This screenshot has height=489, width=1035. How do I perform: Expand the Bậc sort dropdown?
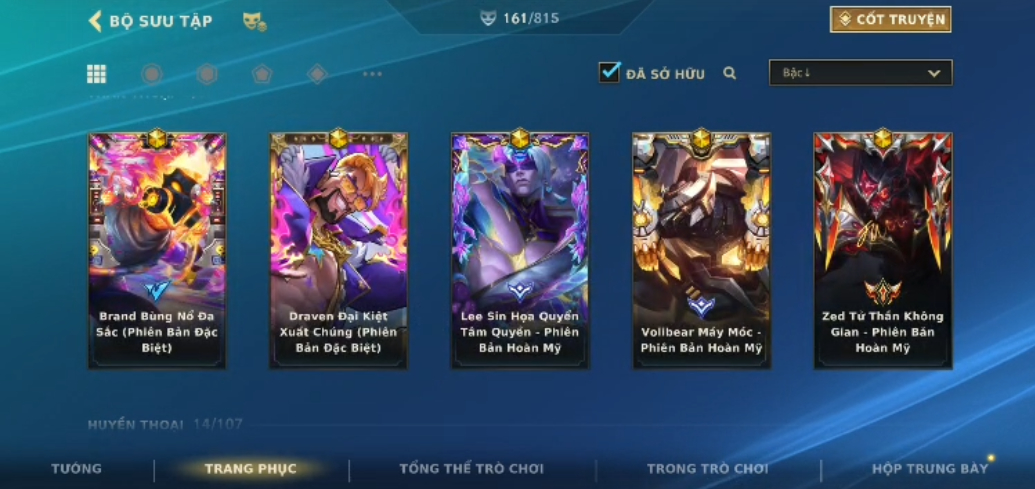click(860, 73)
